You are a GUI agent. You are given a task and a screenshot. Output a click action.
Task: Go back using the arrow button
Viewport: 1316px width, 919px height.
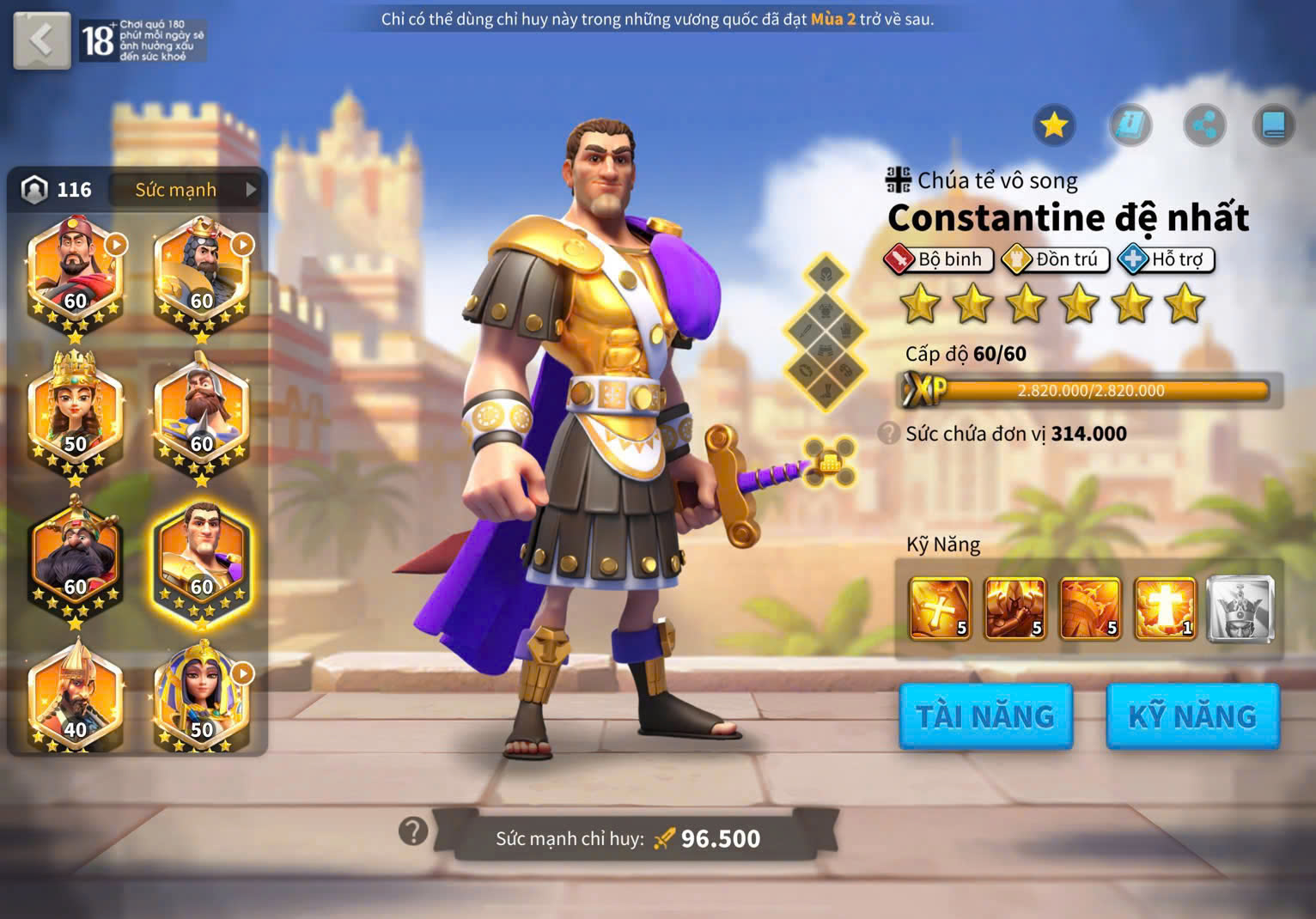pyautogui.click(x=41, y=40)
